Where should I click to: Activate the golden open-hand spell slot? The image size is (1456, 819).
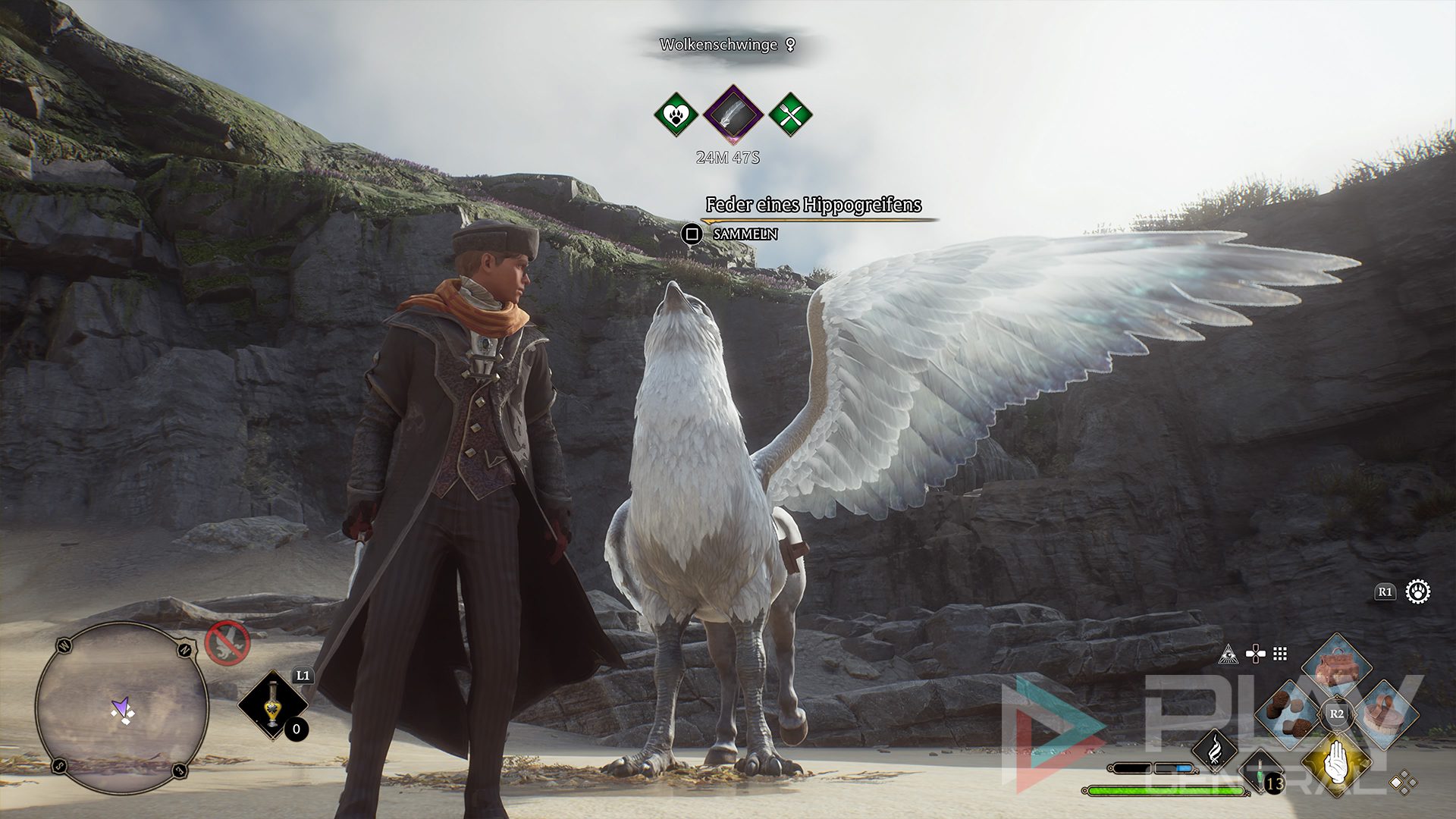click(1336, 761)
